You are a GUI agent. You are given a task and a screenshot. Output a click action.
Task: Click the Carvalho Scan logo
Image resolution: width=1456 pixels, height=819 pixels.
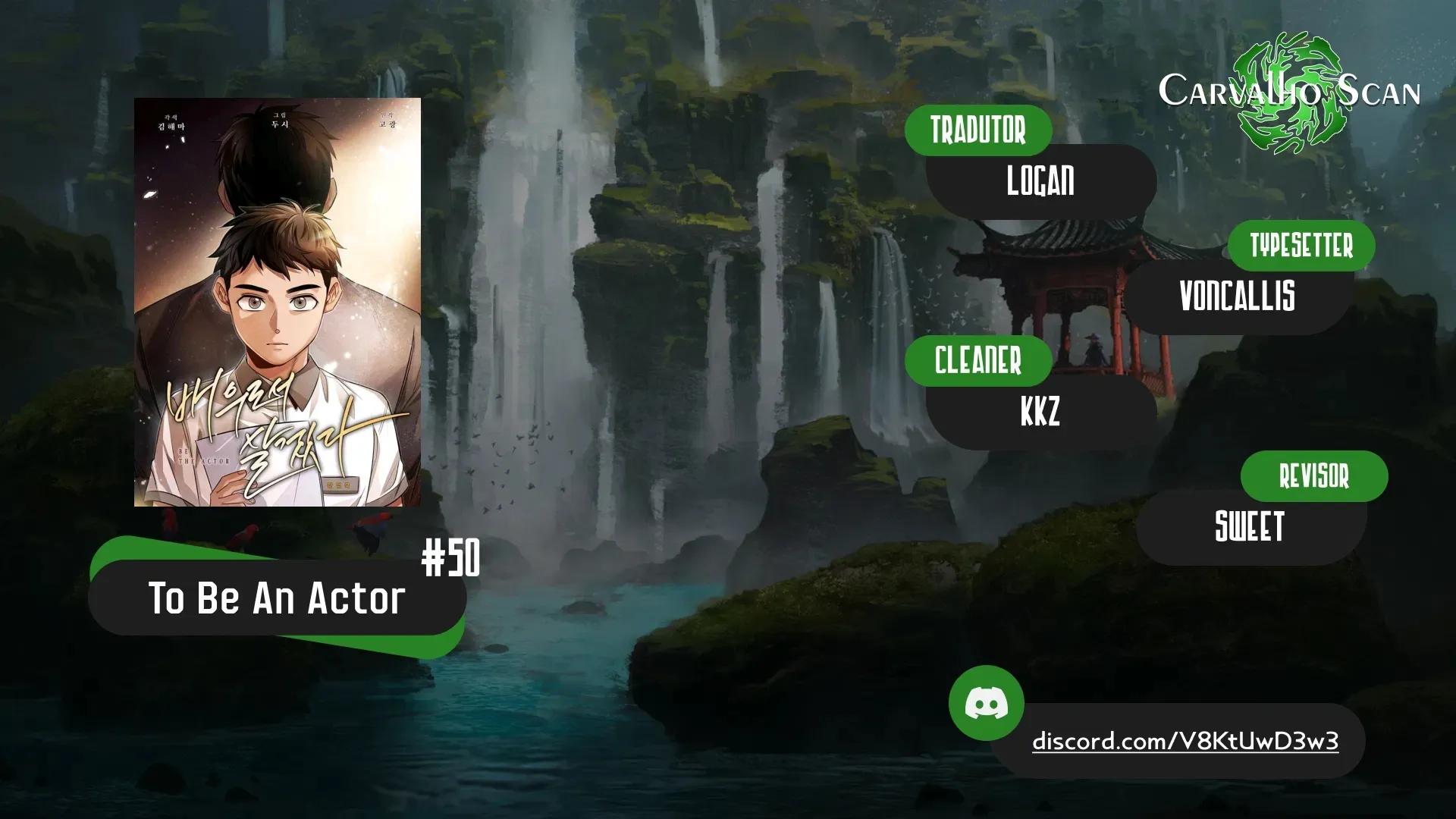coord(1289,92)
